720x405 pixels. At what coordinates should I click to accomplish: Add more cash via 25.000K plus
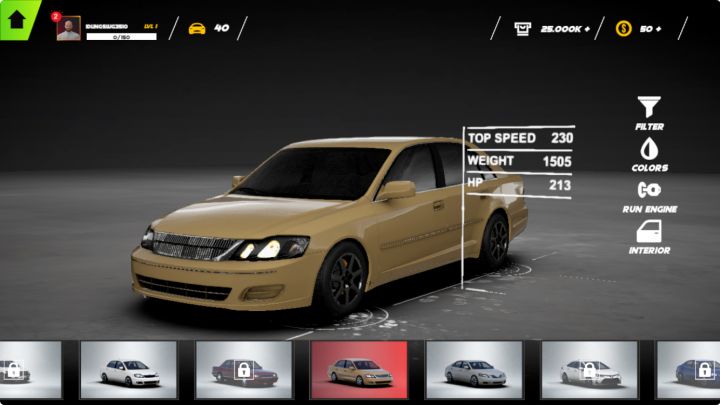point(586,29)
